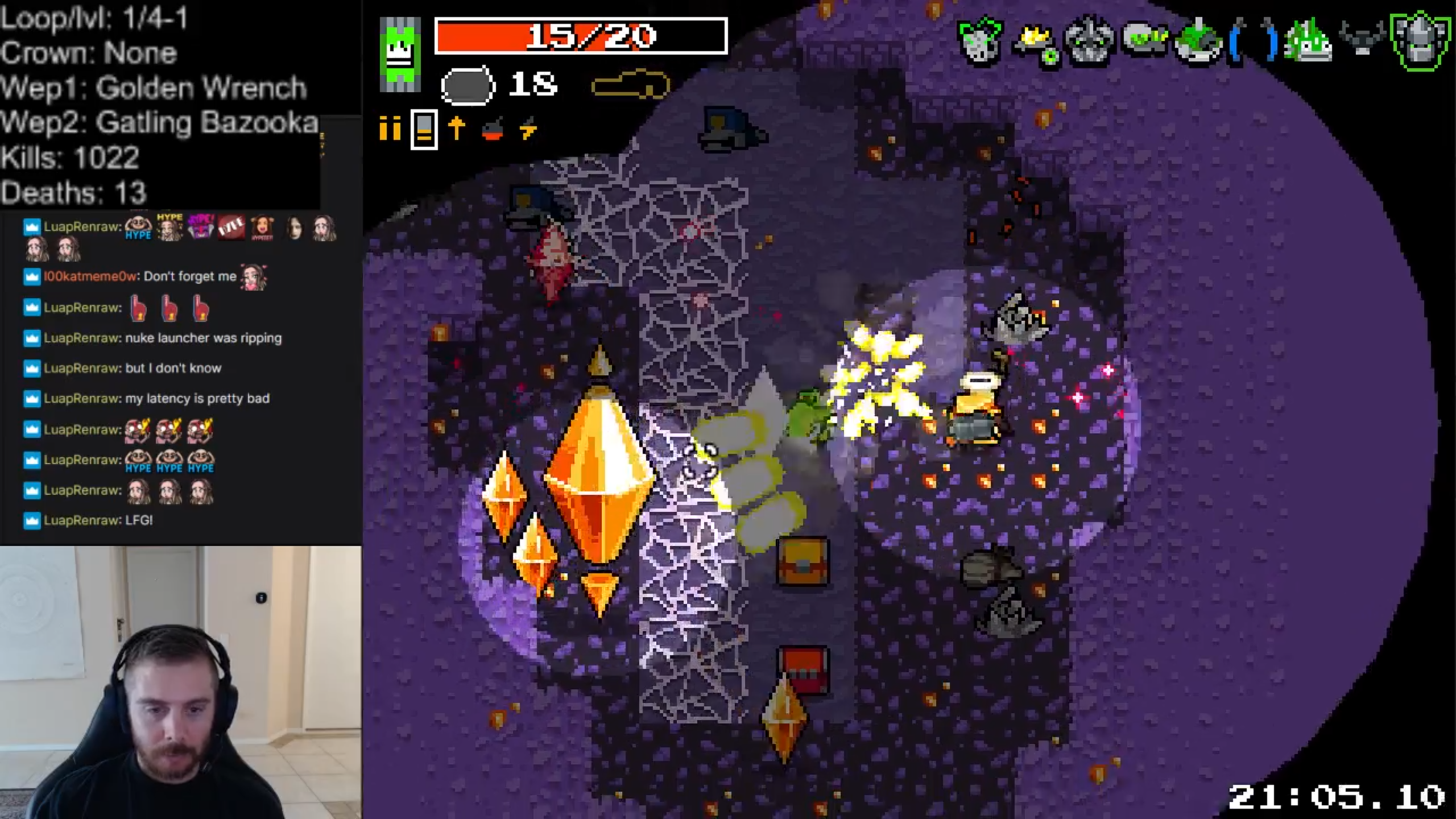This screenshot has height=819, width=1456.
Task: Click the green character portrait
Action: [400, 54]
